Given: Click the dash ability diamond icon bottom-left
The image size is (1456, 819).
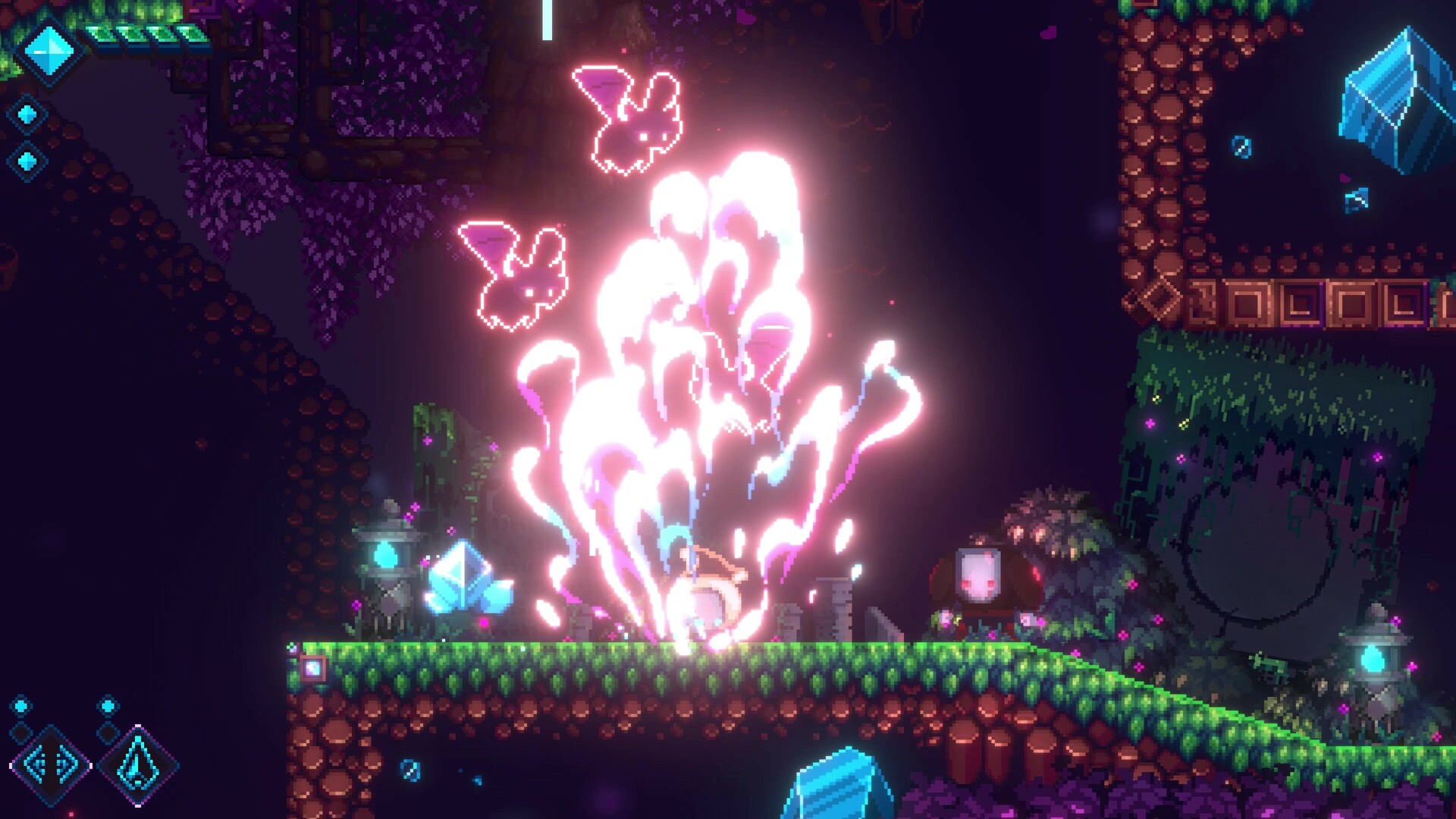Looking at the screenshot, I should (52, 765).
